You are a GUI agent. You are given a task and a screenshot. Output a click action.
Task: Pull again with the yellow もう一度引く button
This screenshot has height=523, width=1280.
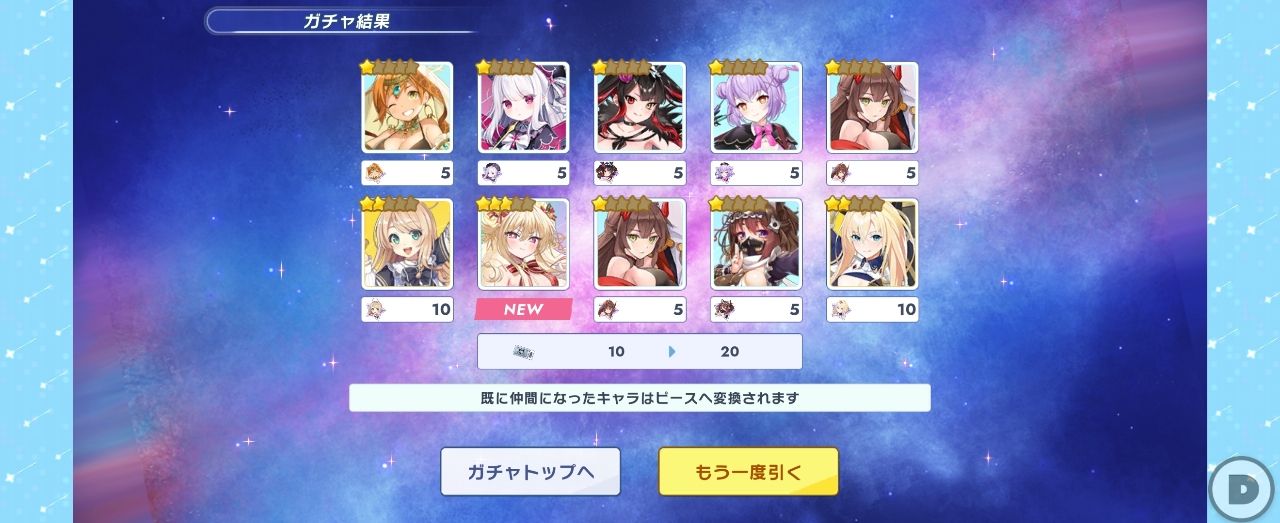click(x=748, y=471)
